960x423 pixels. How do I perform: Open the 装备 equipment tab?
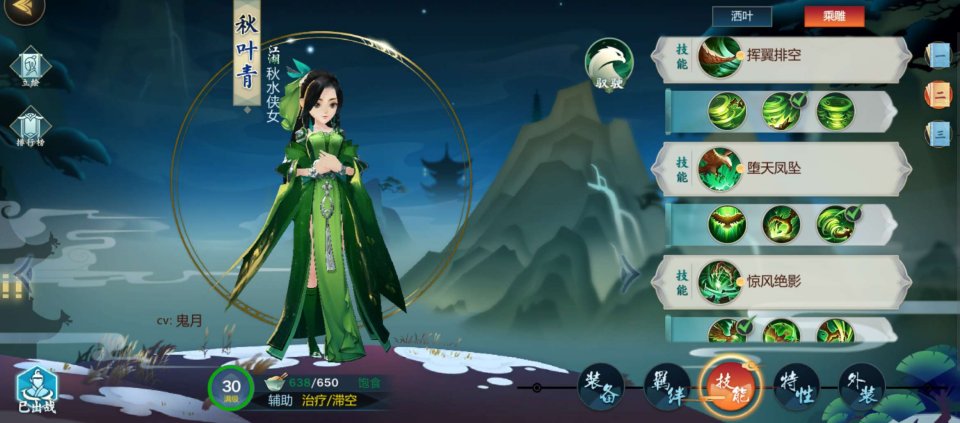[x=600, y=386]
